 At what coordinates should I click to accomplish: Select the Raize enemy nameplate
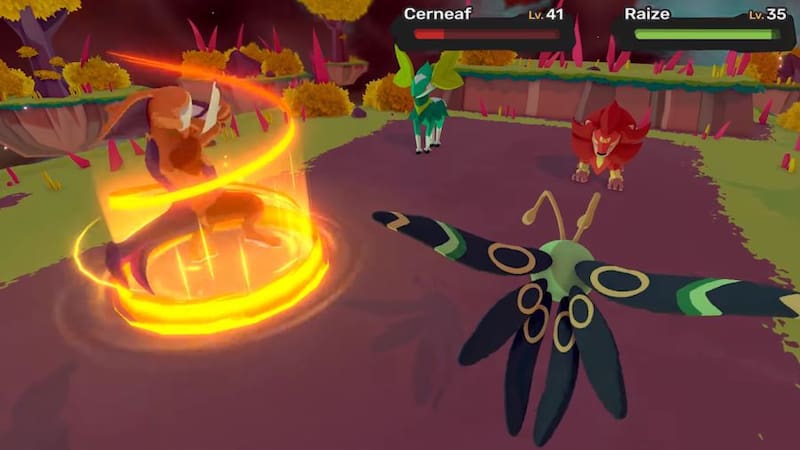pos(706,25)
